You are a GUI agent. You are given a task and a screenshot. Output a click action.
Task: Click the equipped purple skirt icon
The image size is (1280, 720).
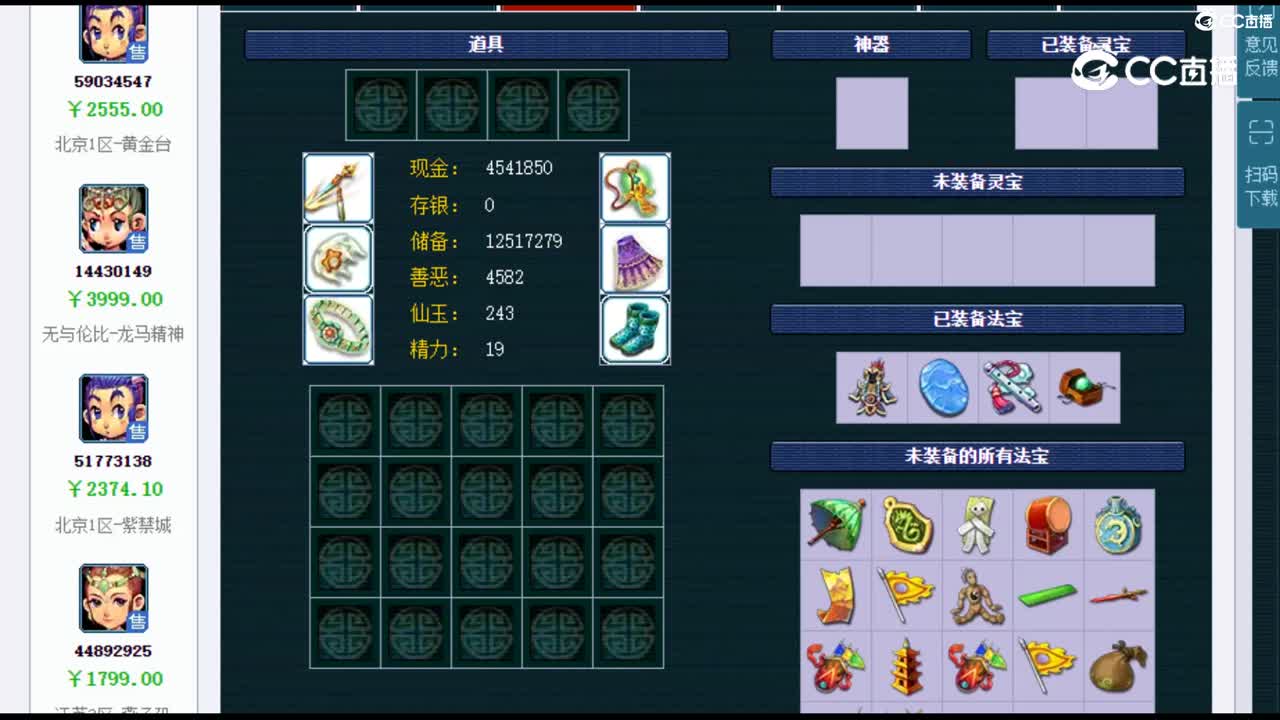coord(635,258)
